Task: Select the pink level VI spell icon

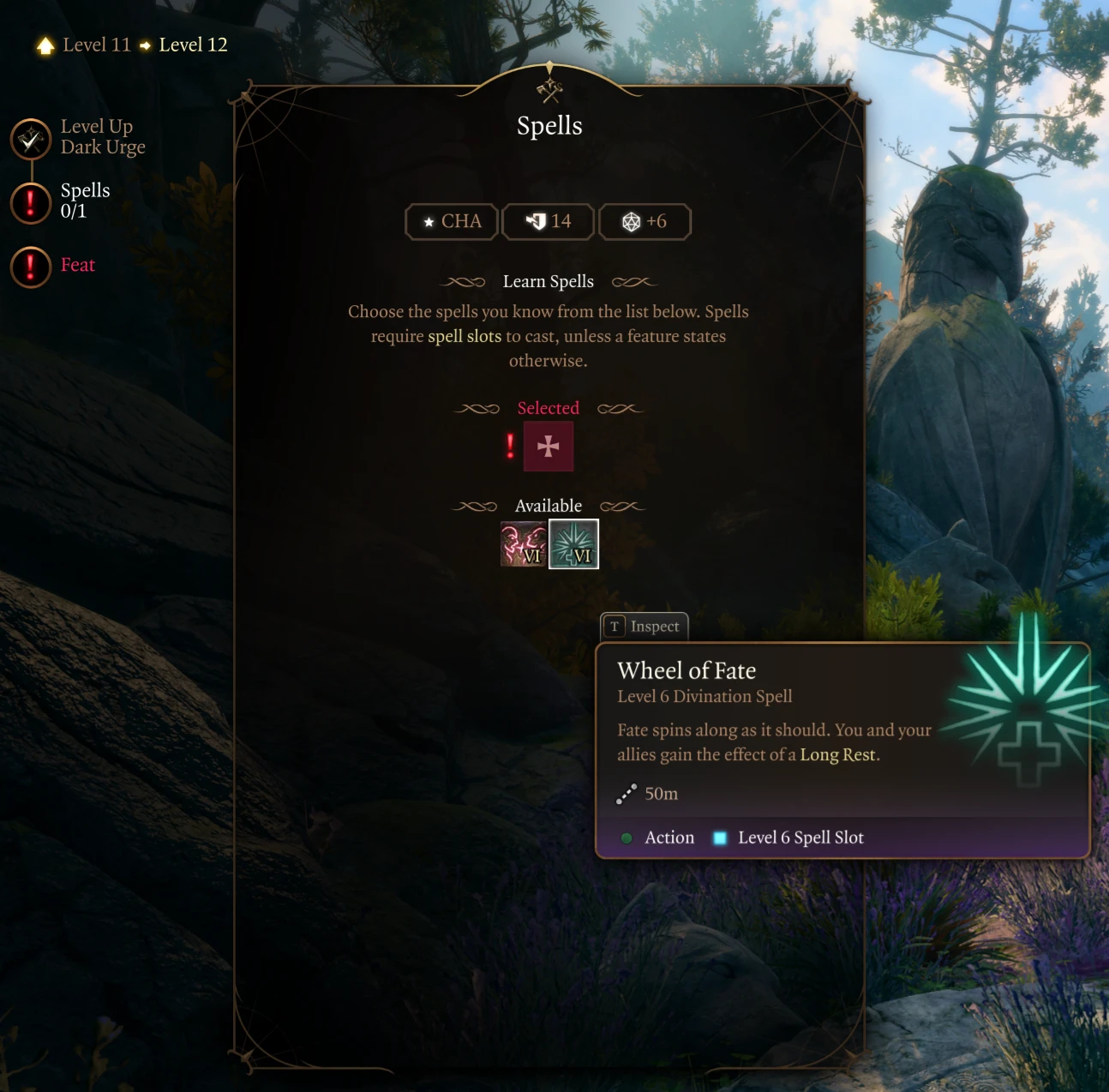Action: pyautogui.click(x=523, y=544)
